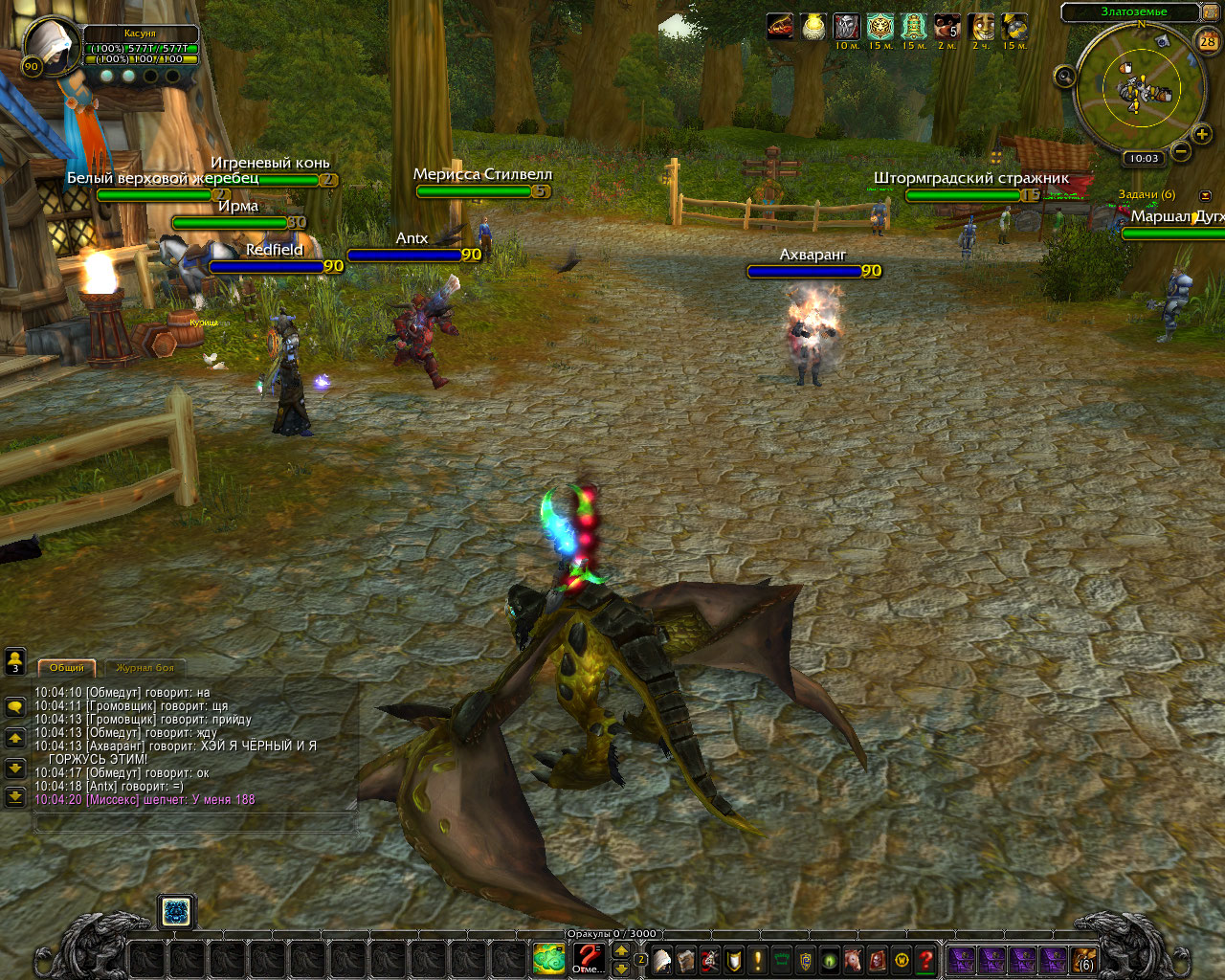Open the world map button beside Златоземье
This screenshot has width=1225, height=980.
click(1210, 11)
